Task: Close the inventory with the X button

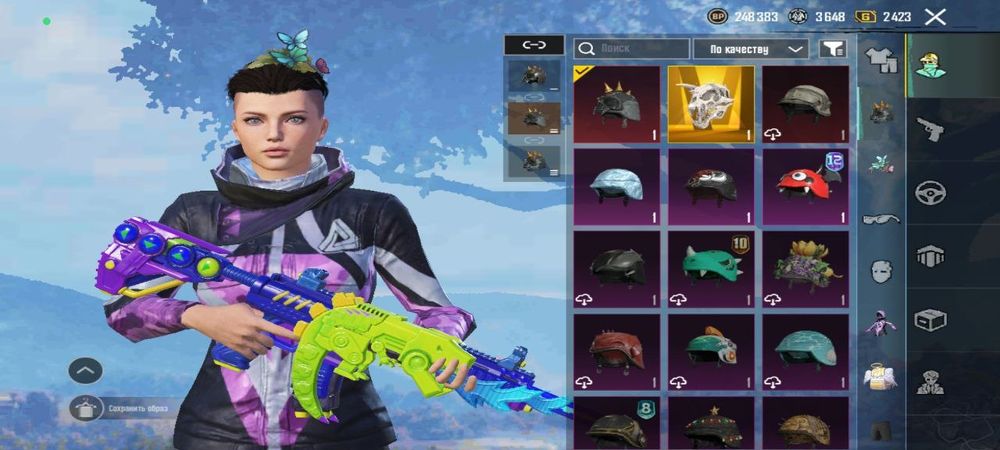Action: coord(935,17)
